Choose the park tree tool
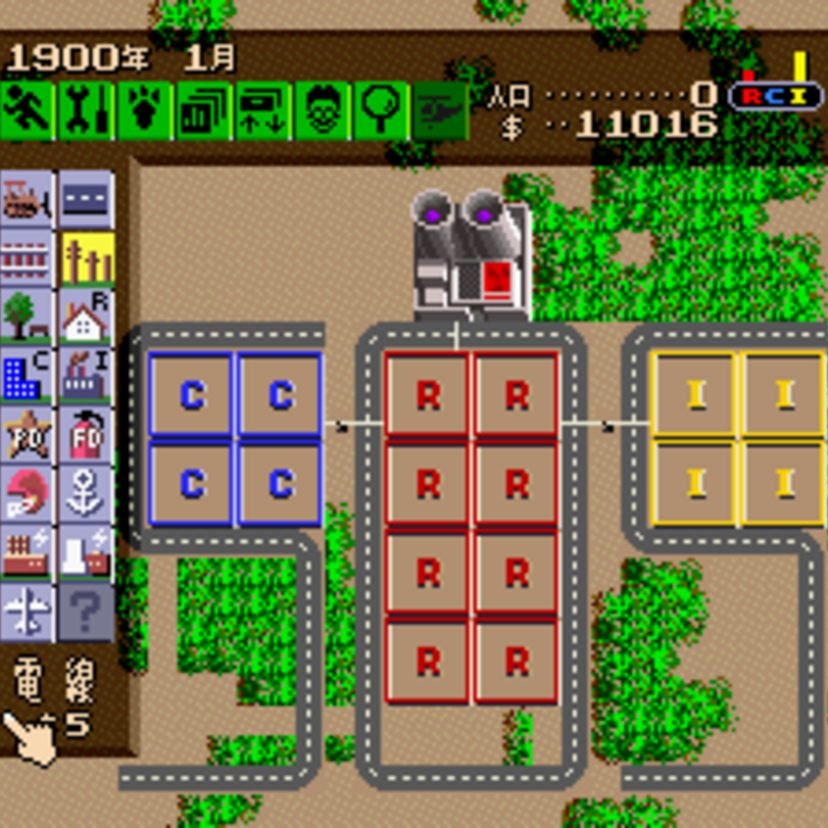Viewport: 828px width, 828px height. tap(27, 316)
